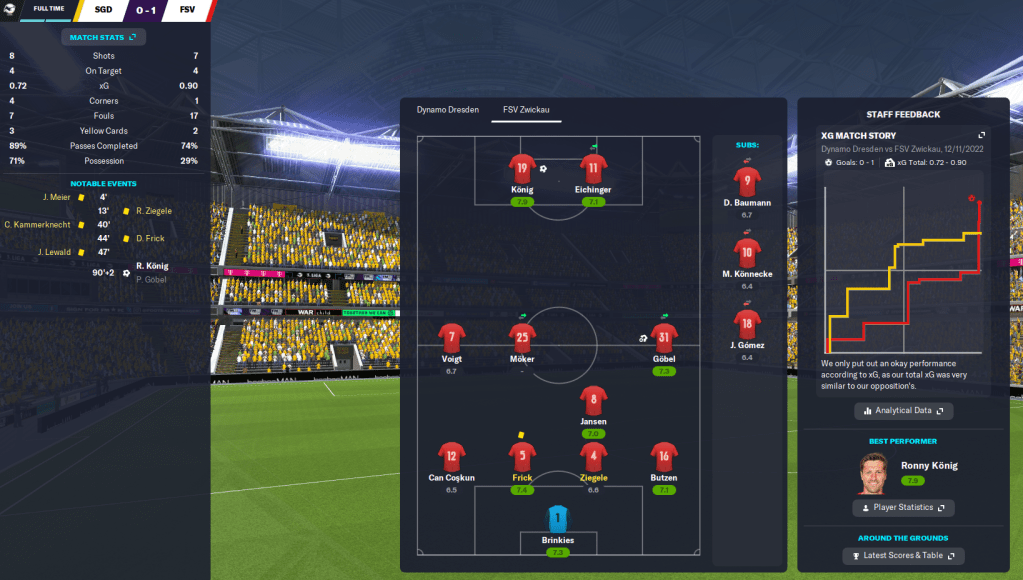
Task: Choose midfielder Voigt on the pitch
Action: point(452,338)
